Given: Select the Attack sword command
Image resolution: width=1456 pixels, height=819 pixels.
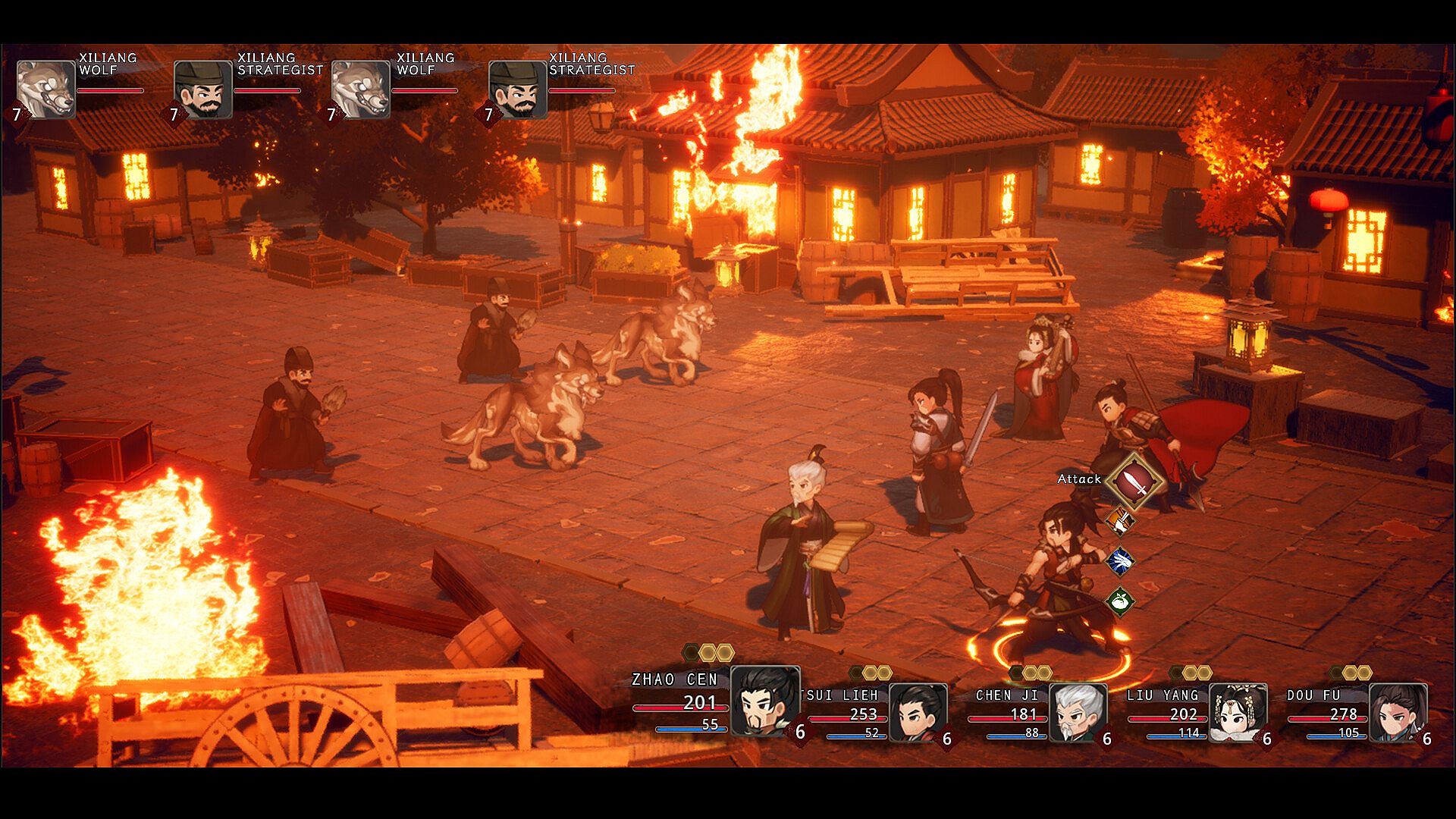Looking at the screenshot, I should click(1134, 482).
